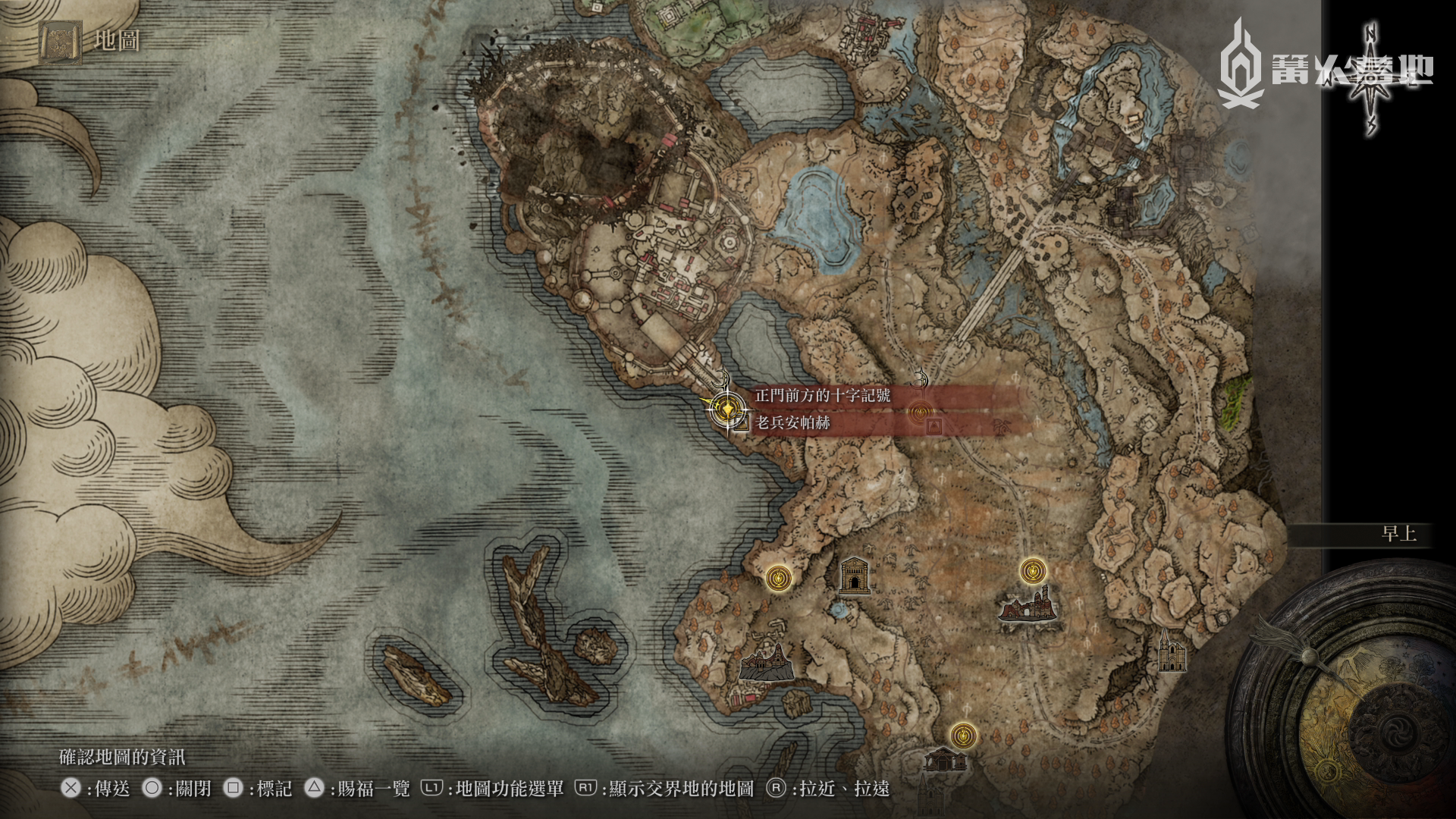Select the 老兵安帕赫 tooltip row
The width and height of the screenshot is (1456, 819).
pos(792,422)
